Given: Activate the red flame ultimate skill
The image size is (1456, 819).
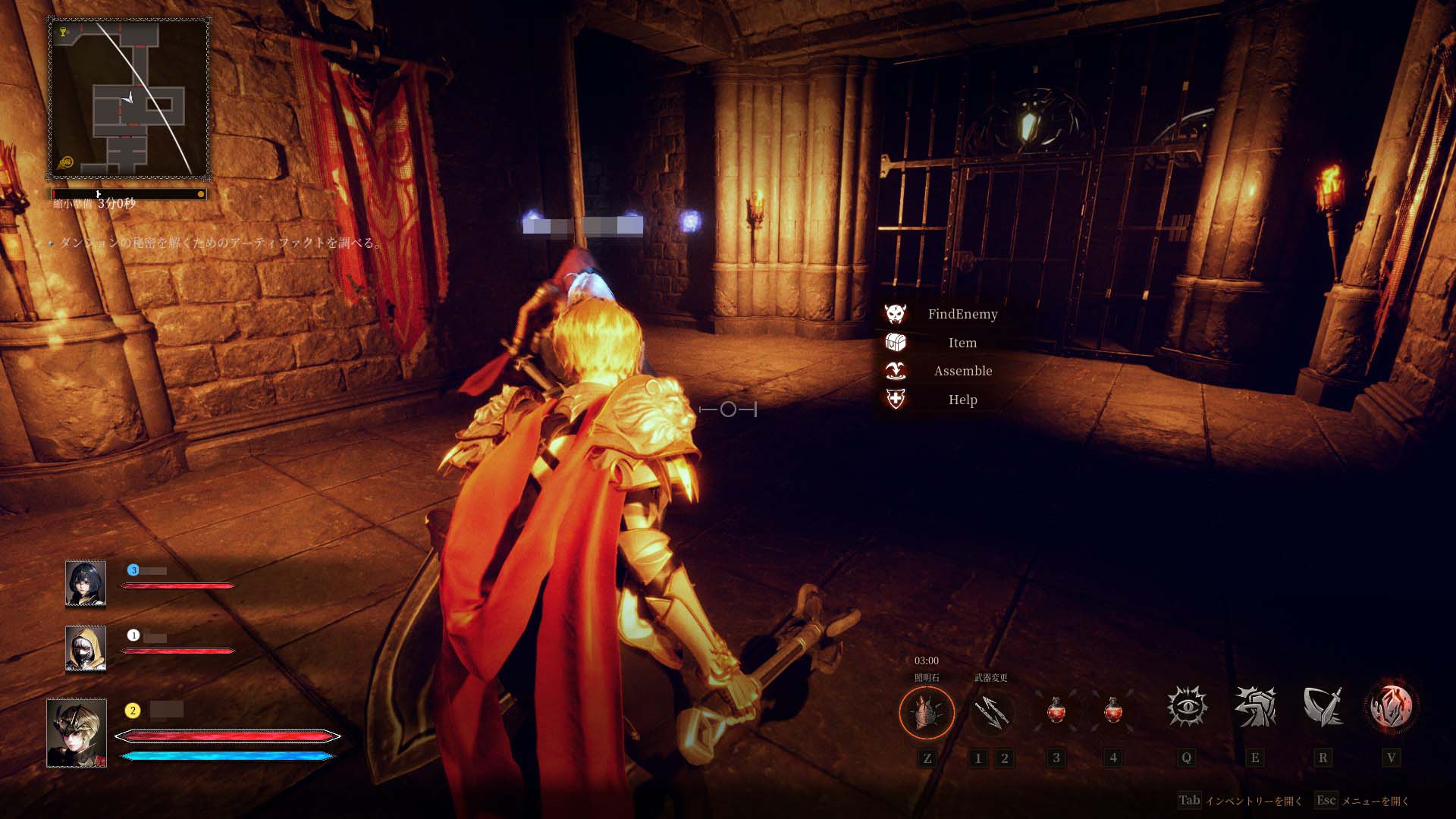Looking at the screenshot, I should tap(1391, 708).
